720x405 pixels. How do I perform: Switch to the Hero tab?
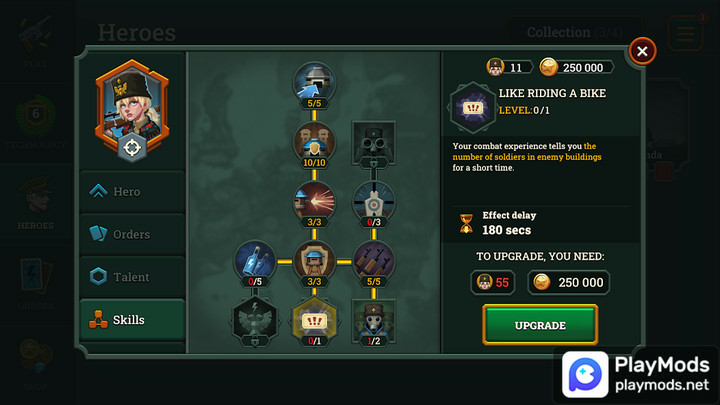[x=133, y=191]
